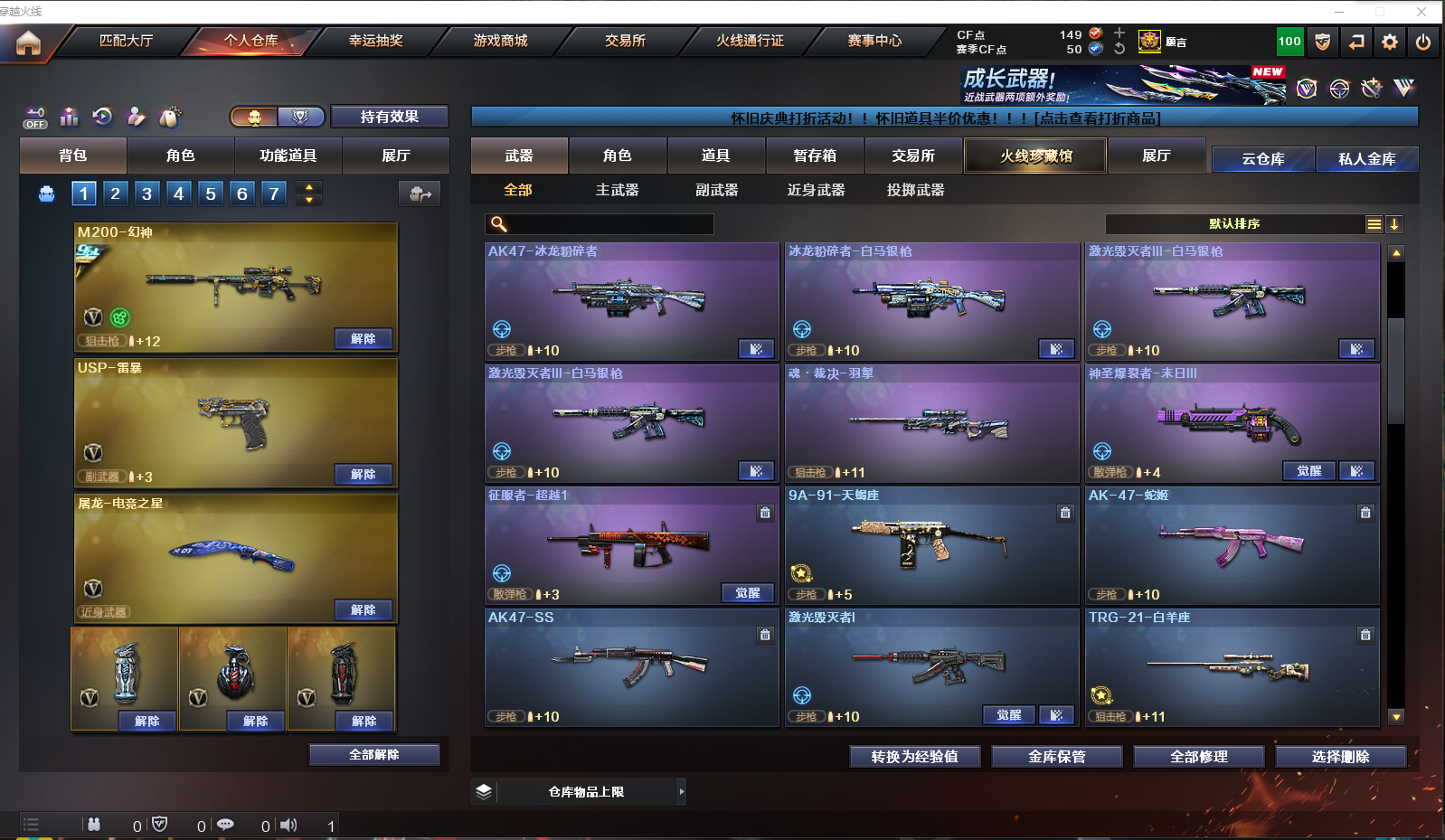The image size is (1445, 840).
Task: Switch to the 火线通行证 pass tab
Action: tap(750, 41)
